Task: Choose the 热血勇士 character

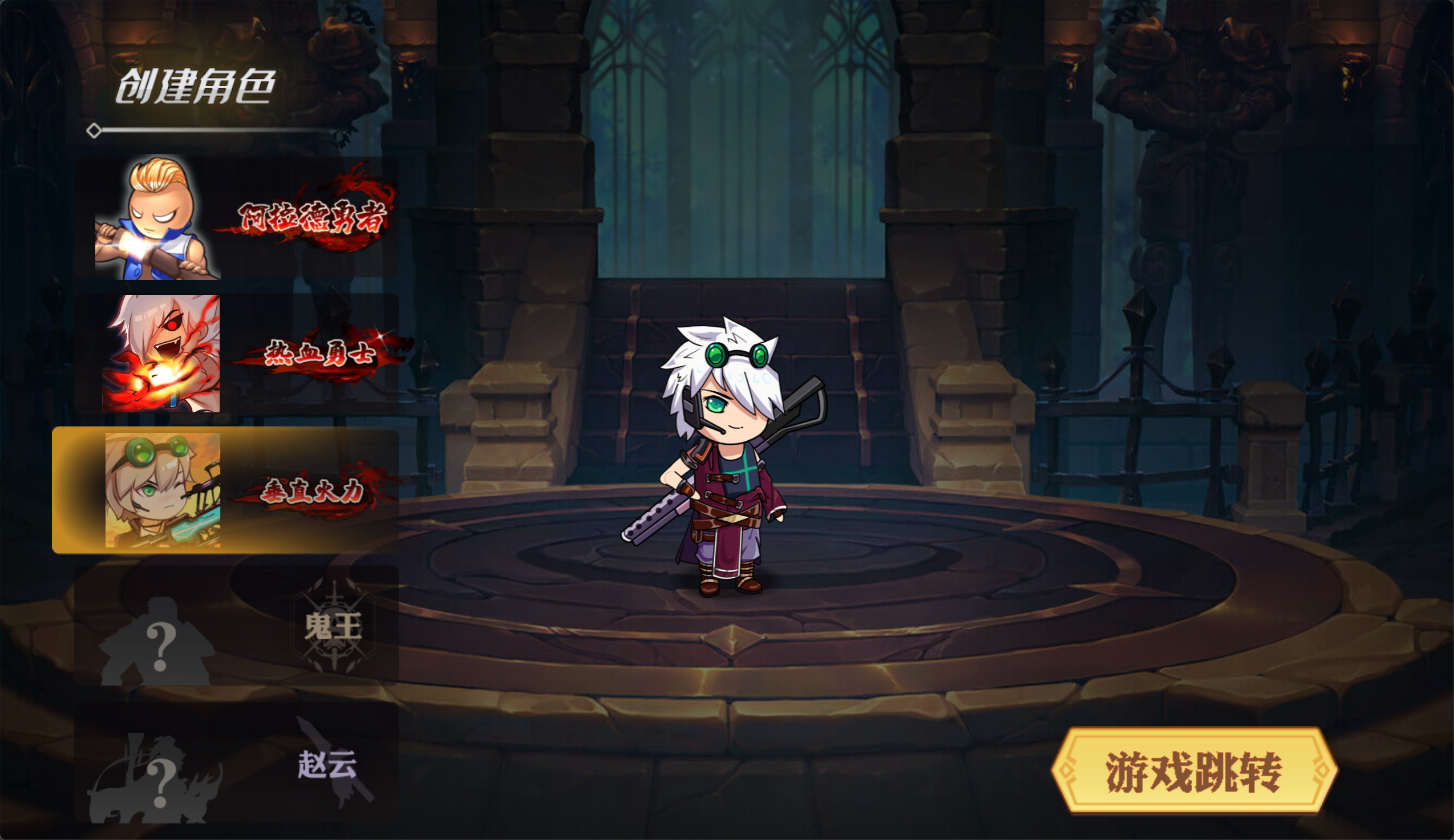Action: [237, 353]
